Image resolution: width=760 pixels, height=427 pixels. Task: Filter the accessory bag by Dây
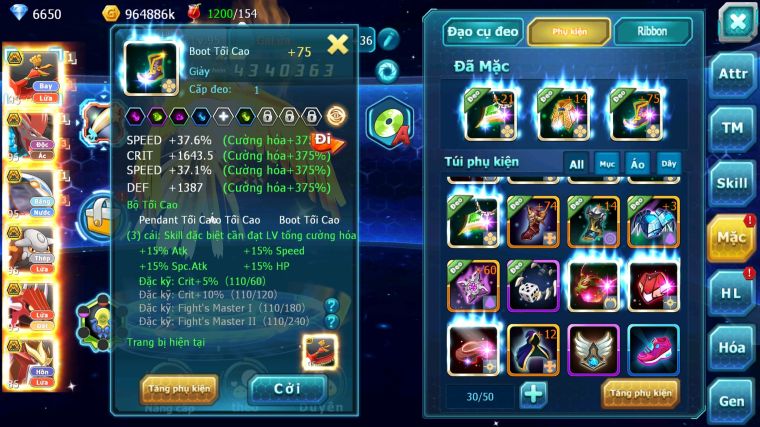[667, 163]
